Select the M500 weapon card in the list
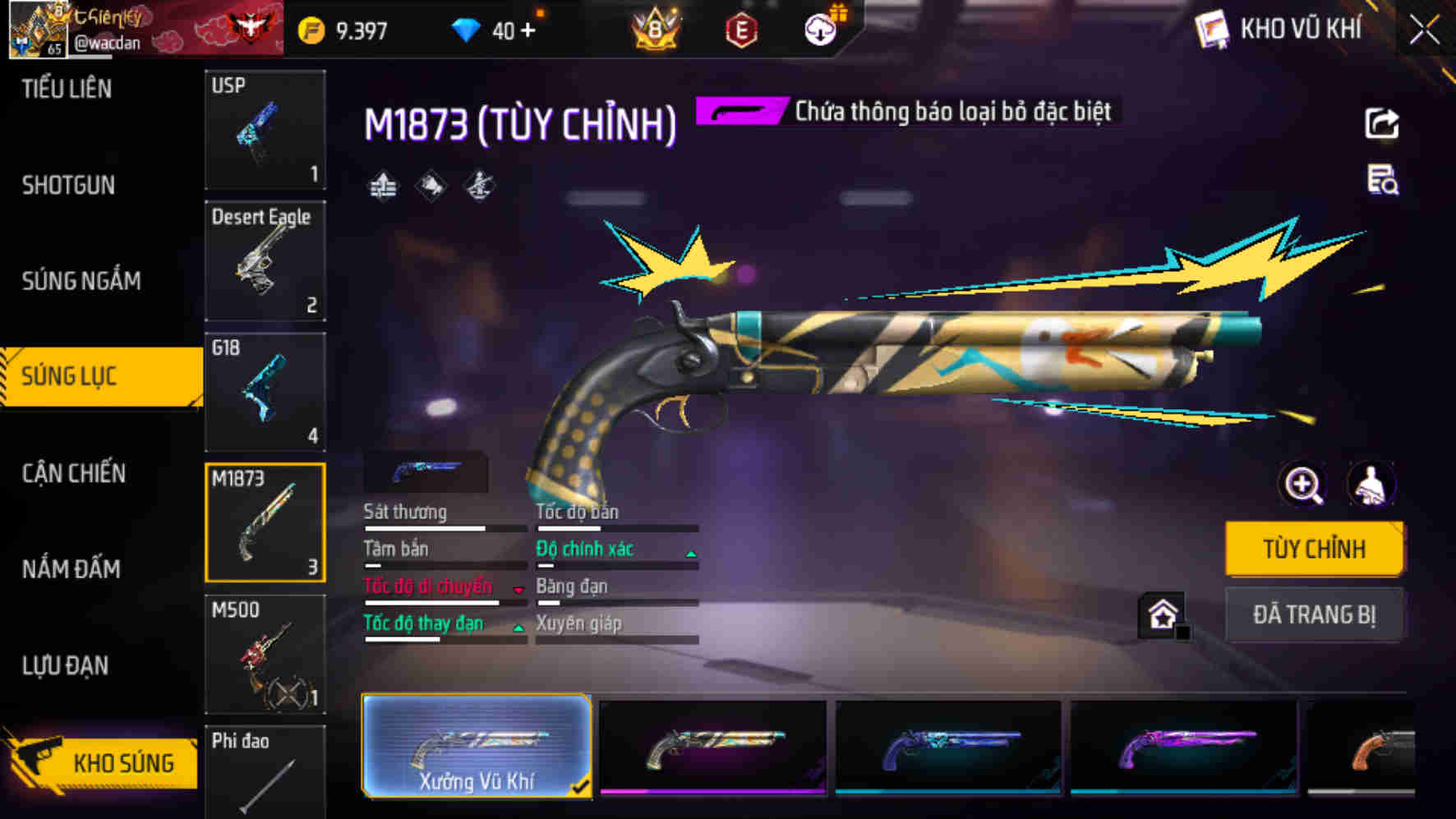 coord(265,654)
